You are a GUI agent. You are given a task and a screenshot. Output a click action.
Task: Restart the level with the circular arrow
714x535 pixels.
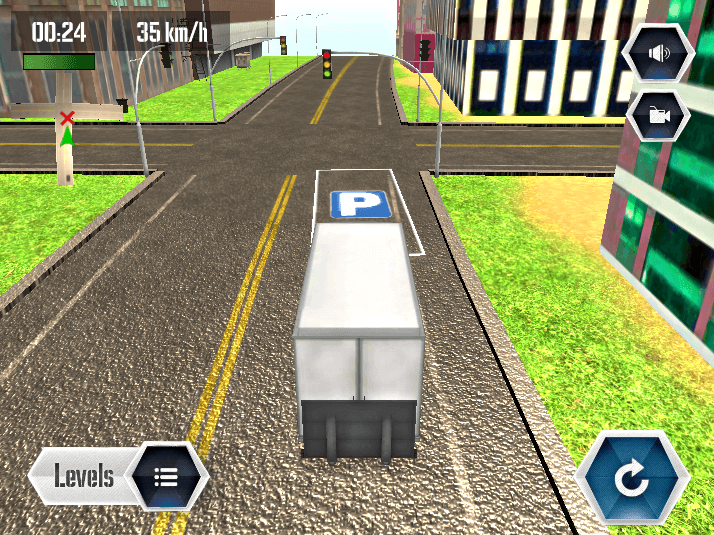pos(632,478)
